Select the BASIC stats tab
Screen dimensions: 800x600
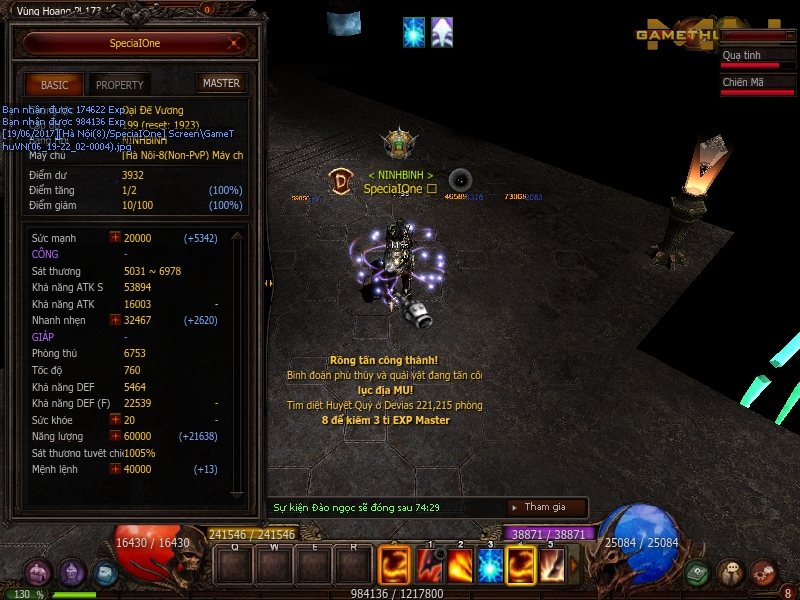tap(55, 85)
